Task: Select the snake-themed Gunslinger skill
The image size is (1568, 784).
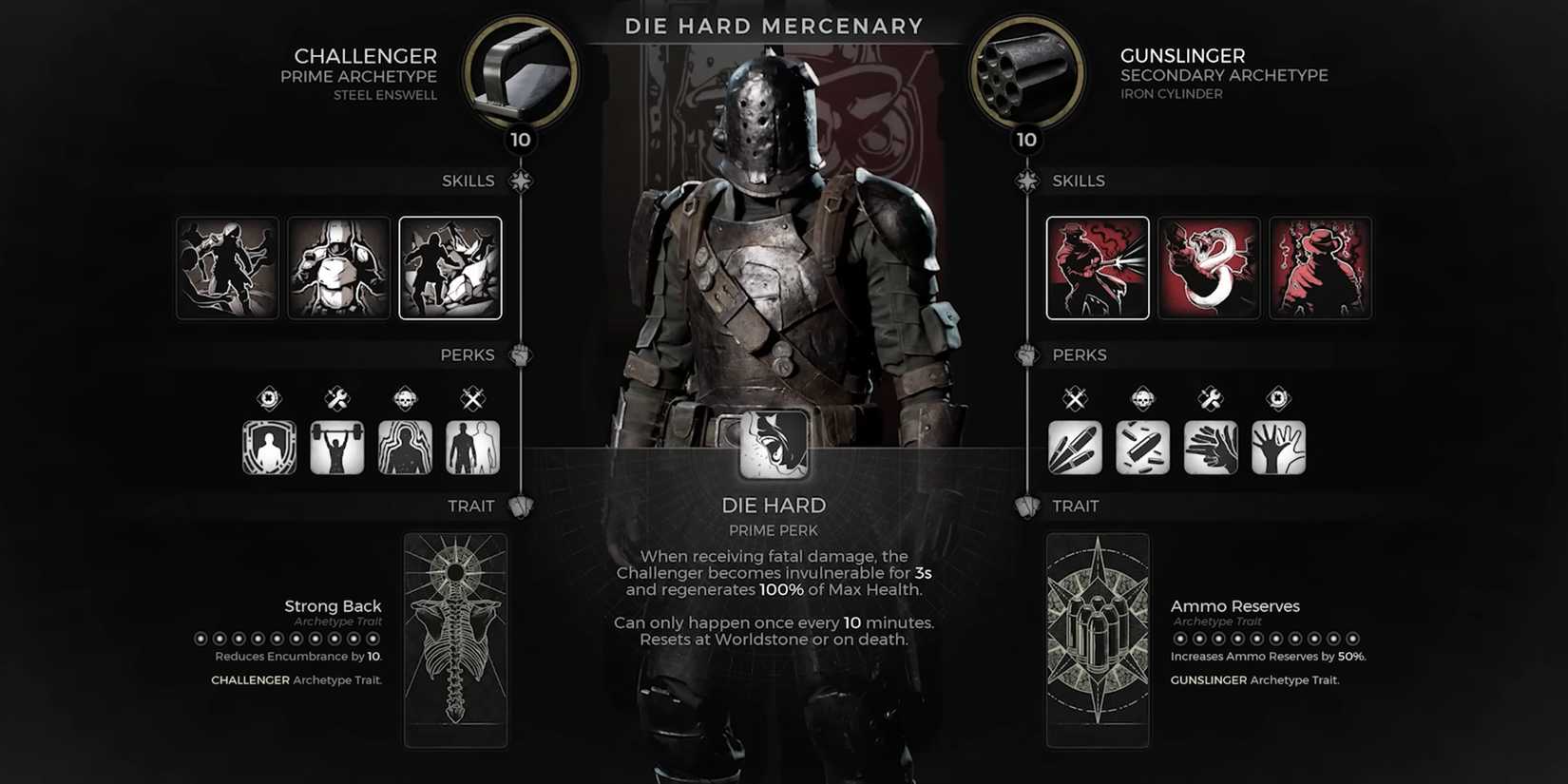Action: point(1210,268)
